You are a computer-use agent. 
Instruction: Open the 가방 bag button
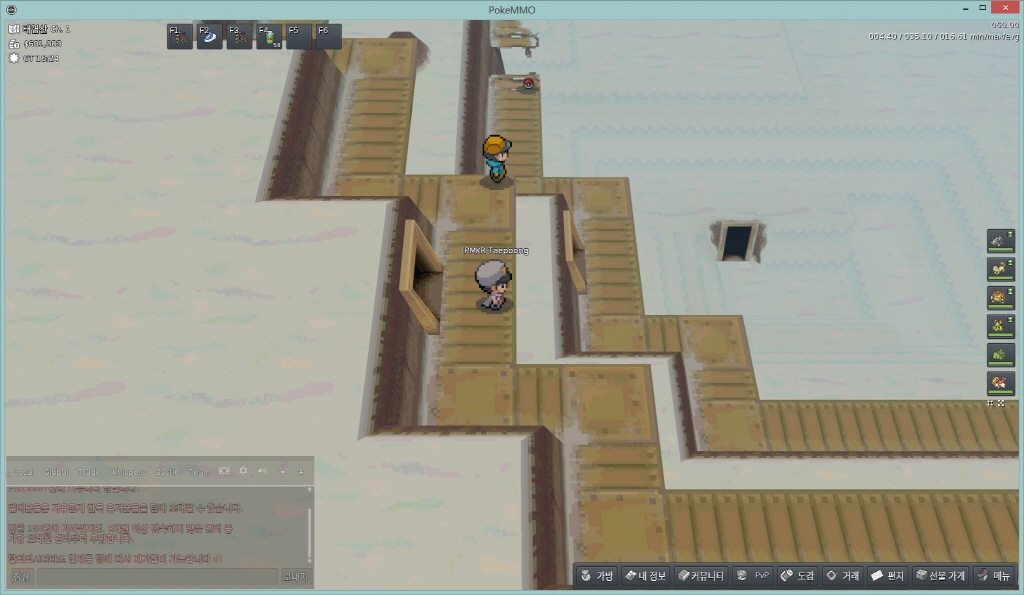point(598,576)
